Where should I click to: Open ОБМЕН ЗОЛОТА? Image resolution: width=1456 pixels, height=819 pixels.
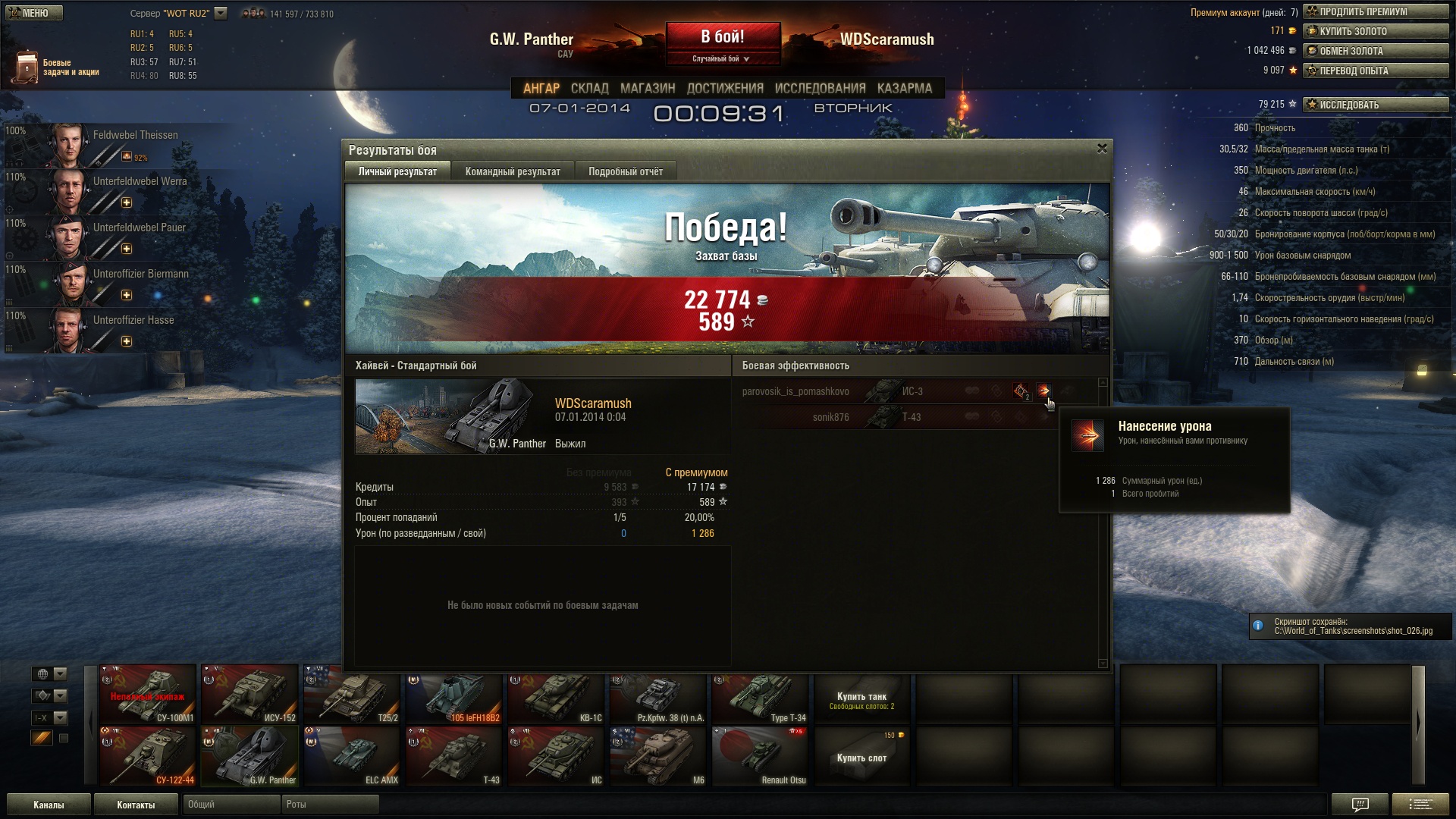coord(1376,51)
